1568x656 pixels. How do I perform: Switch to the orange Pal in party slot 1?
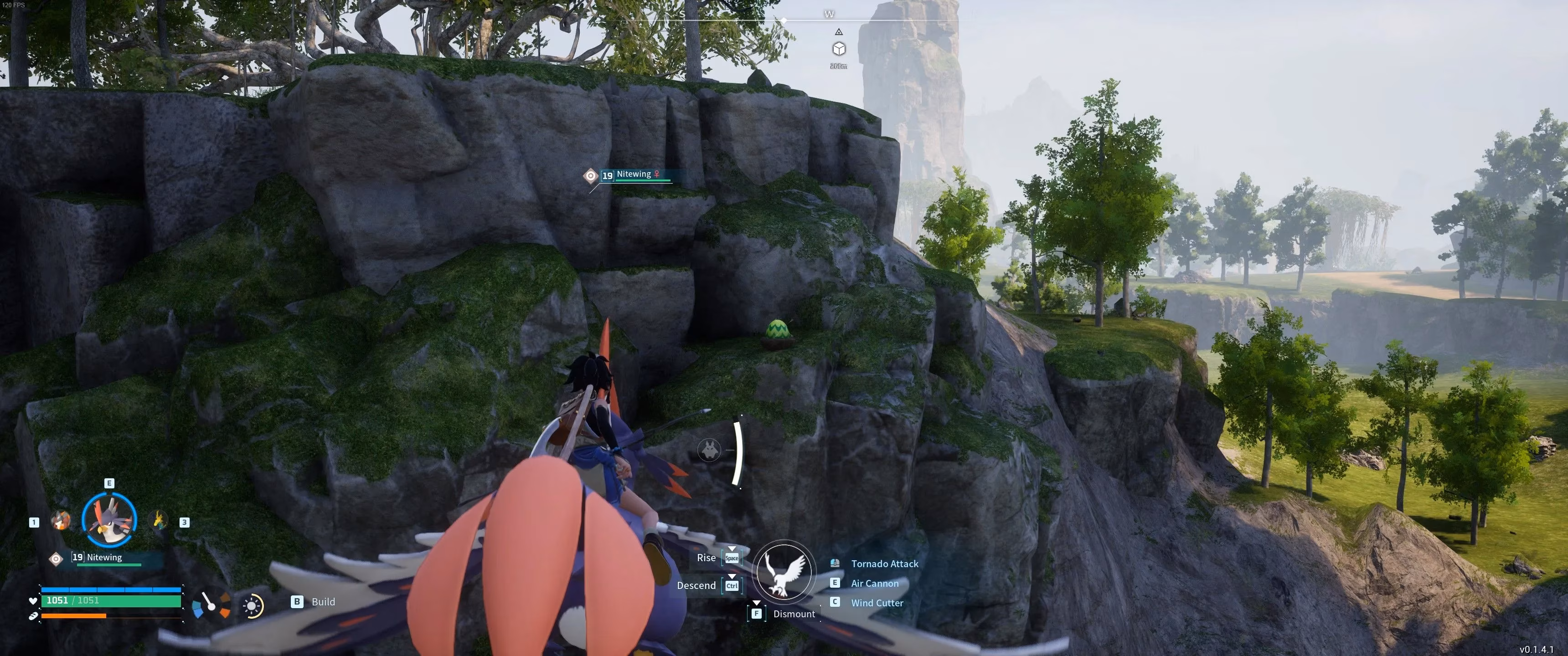[x=60, y=520]
